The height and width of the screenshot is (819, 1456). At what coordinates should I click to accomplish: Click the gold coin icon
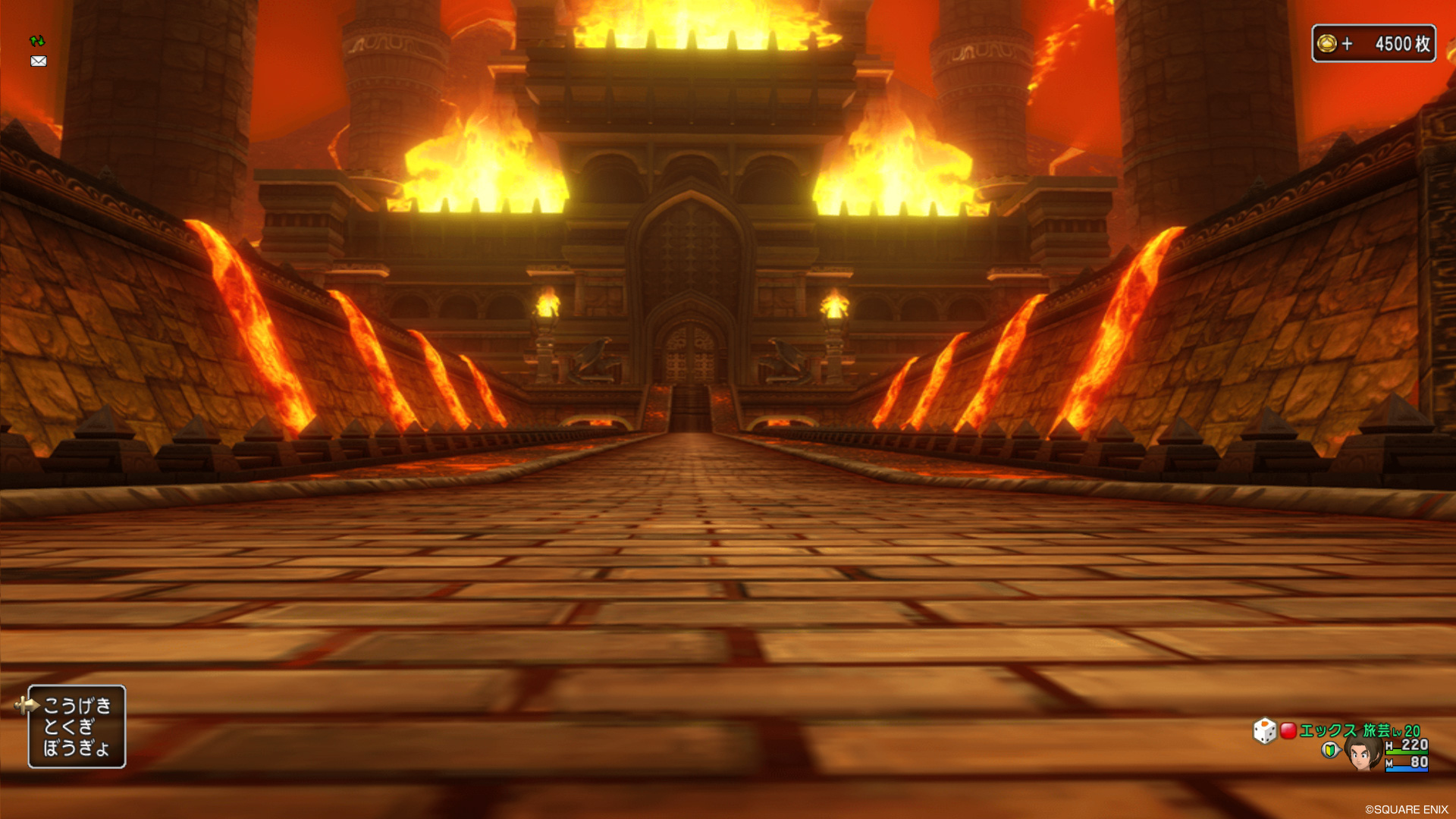coord(1326,43)
